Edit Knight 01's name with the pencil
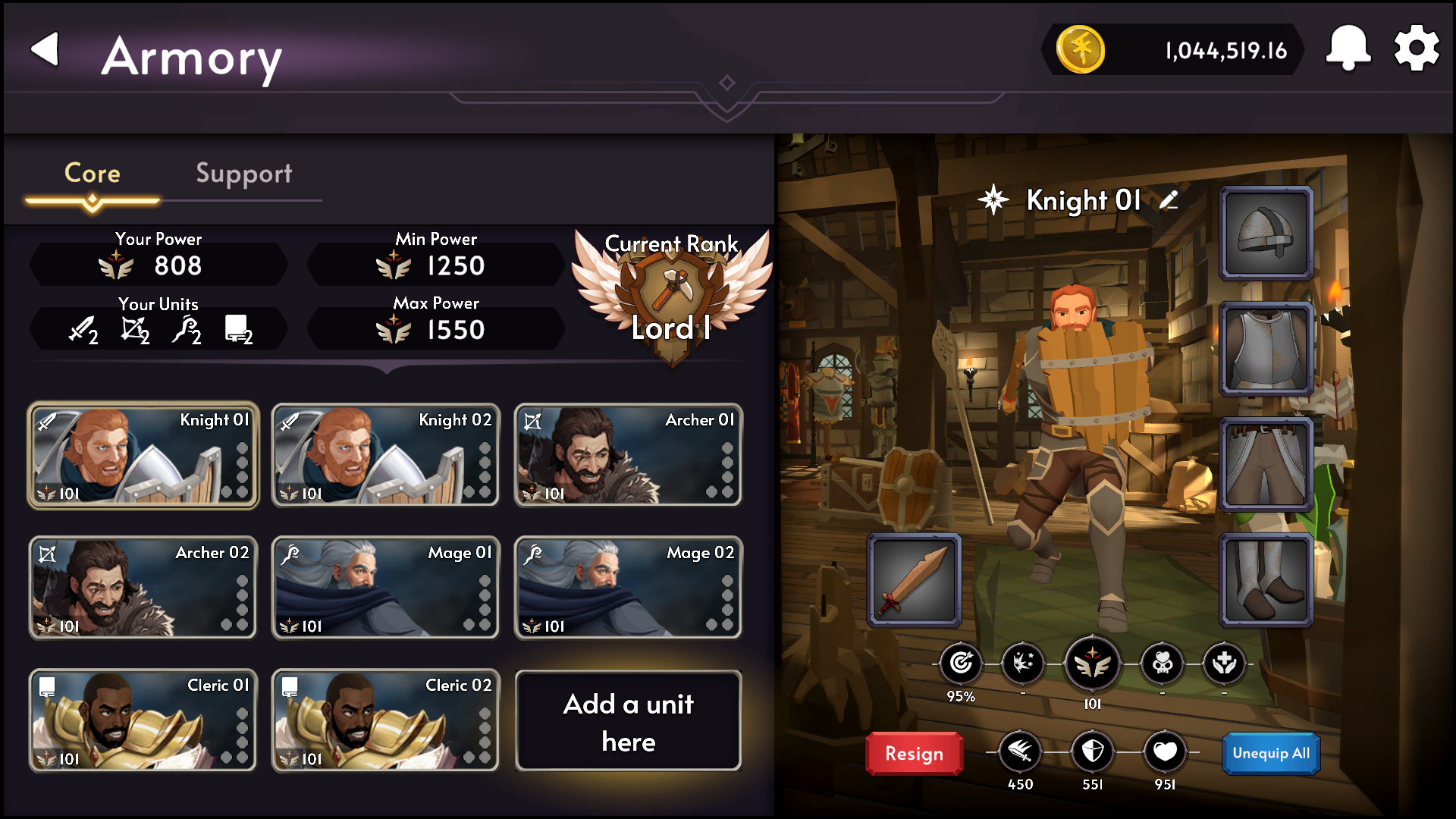Image resolution: width=1456 pixels, height=819 pixels. point(1169,200)
